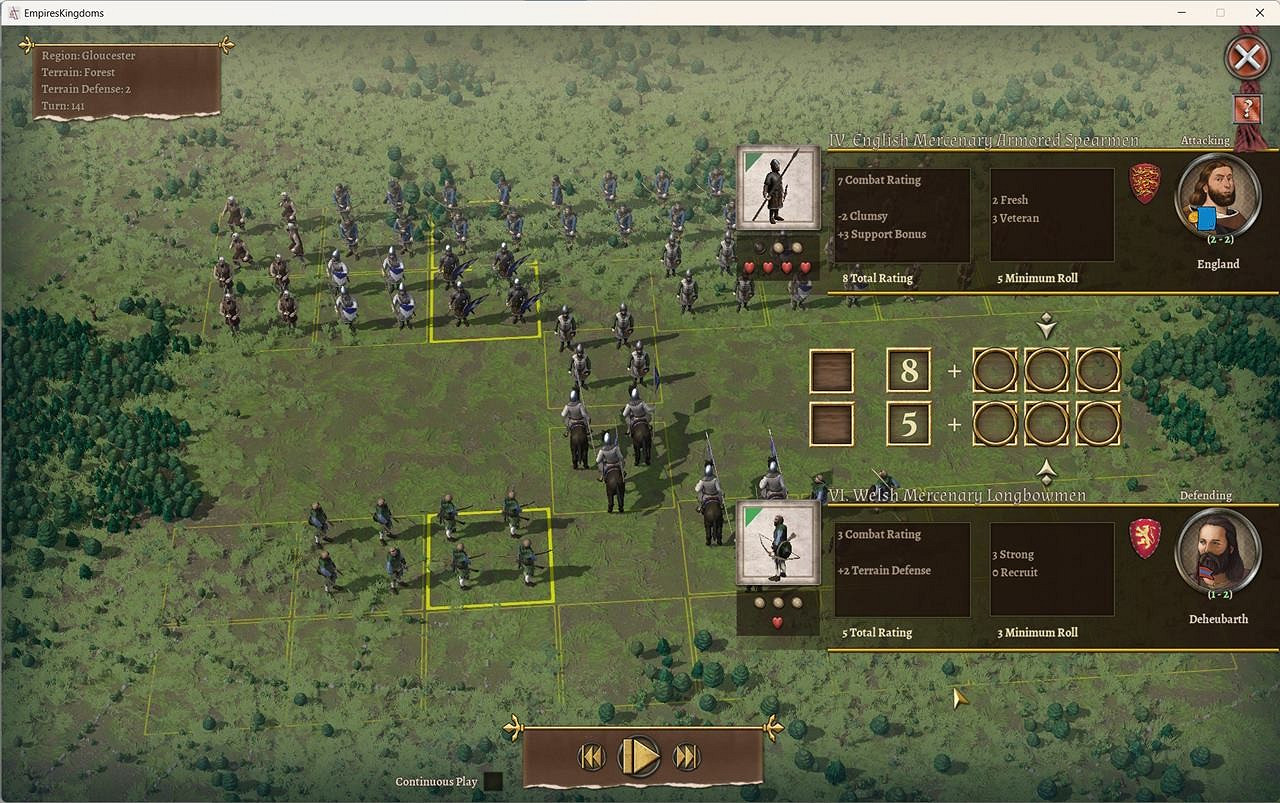Enable Continuous Play

coord(492,781)
